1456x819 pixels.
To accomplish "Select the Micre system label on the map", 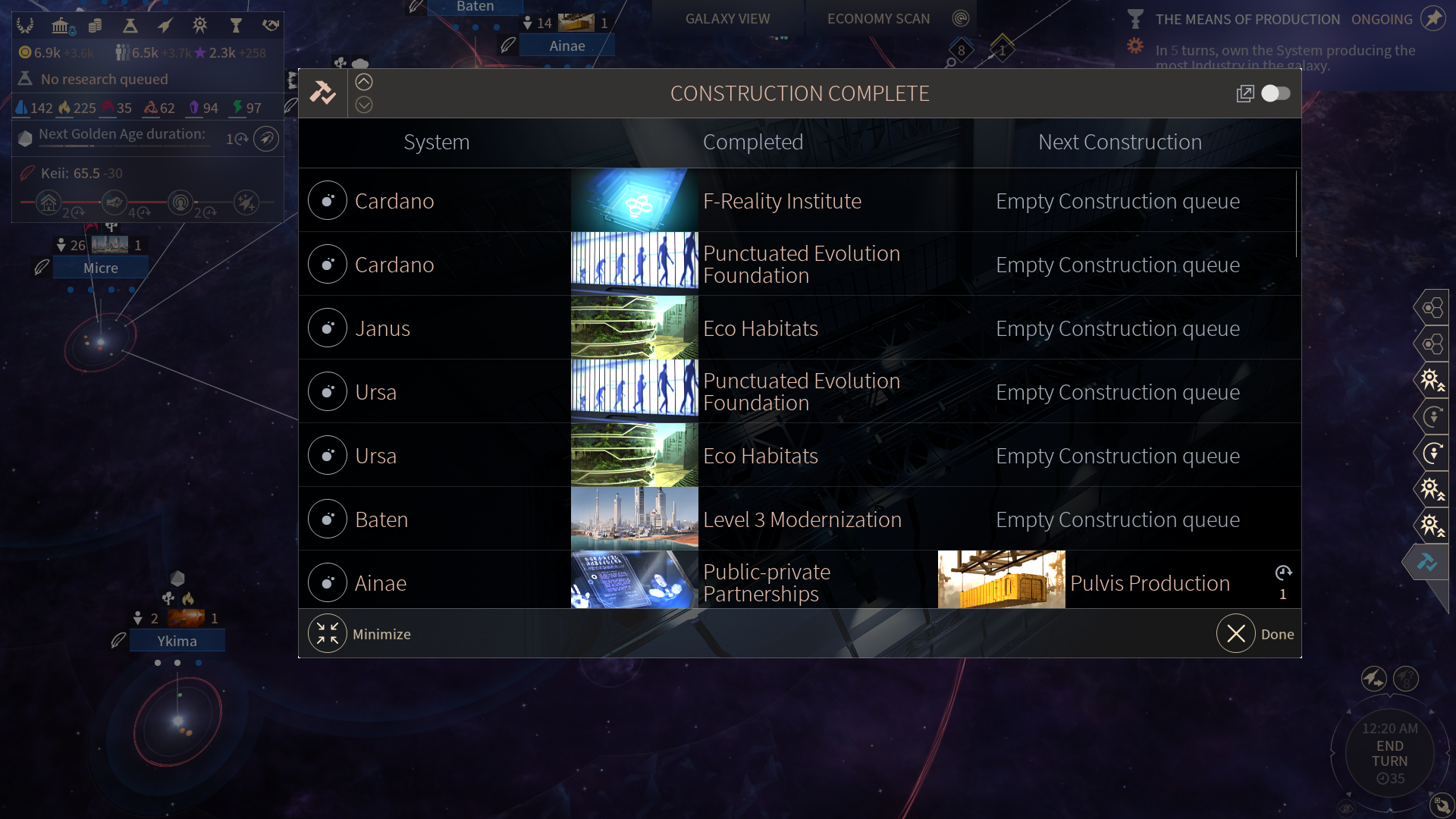I will point(101,268).
